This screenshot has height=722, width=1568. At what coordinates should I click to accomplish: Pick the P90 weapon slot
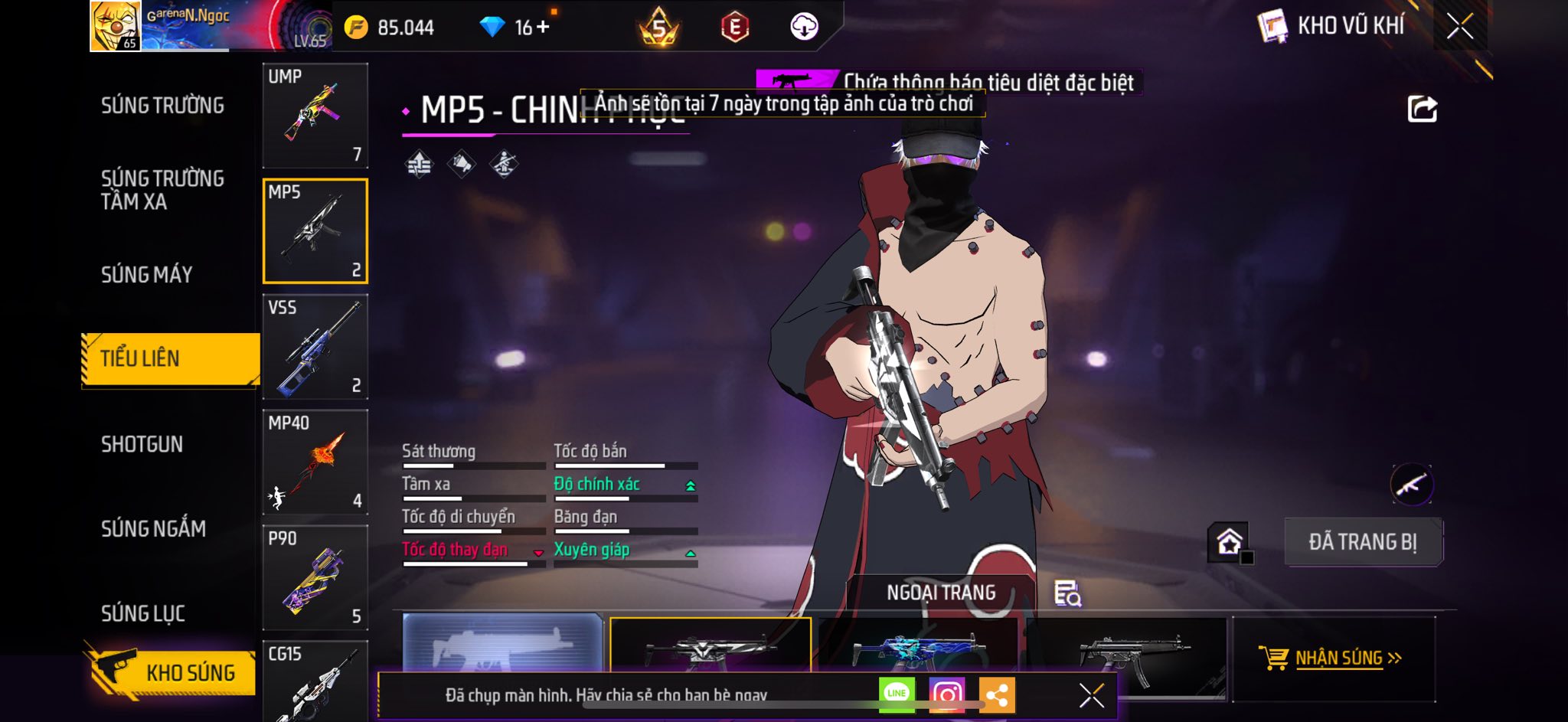click(x=315, y=578)
